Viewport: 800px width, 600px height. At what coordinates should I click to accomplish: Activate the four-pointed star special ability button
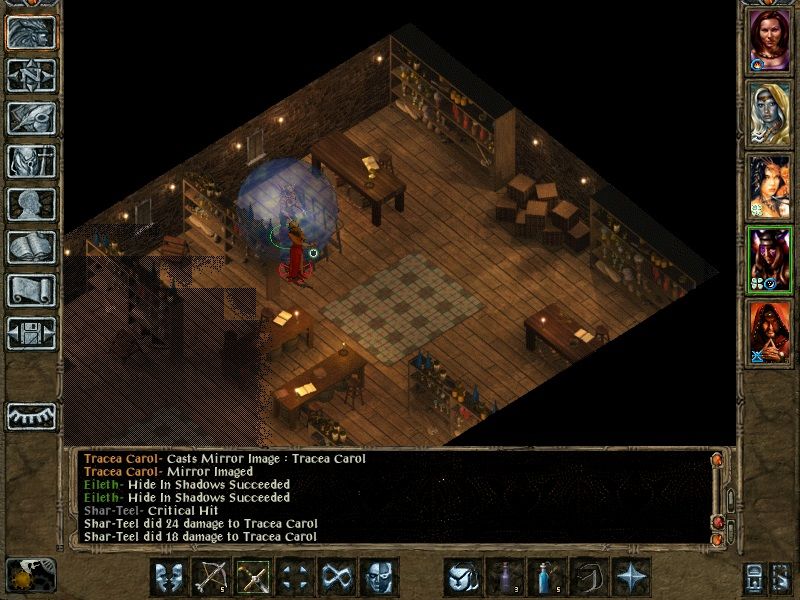pos(631,577)
